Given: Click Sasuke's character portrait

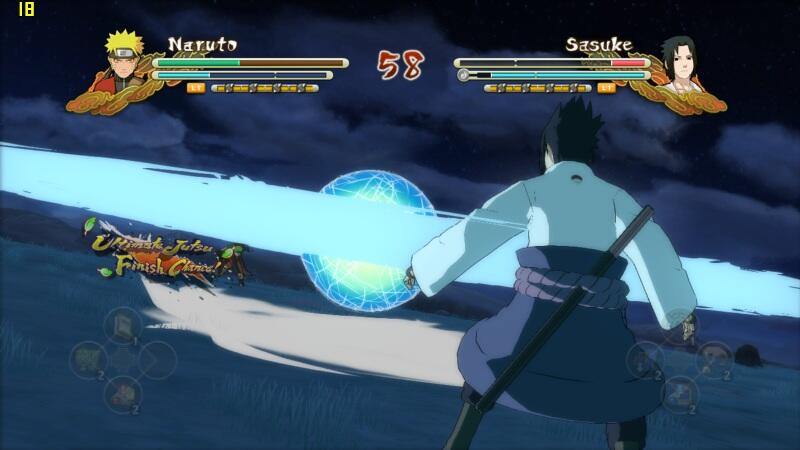Looking at the screenshot, I should (x=677, y=60).
